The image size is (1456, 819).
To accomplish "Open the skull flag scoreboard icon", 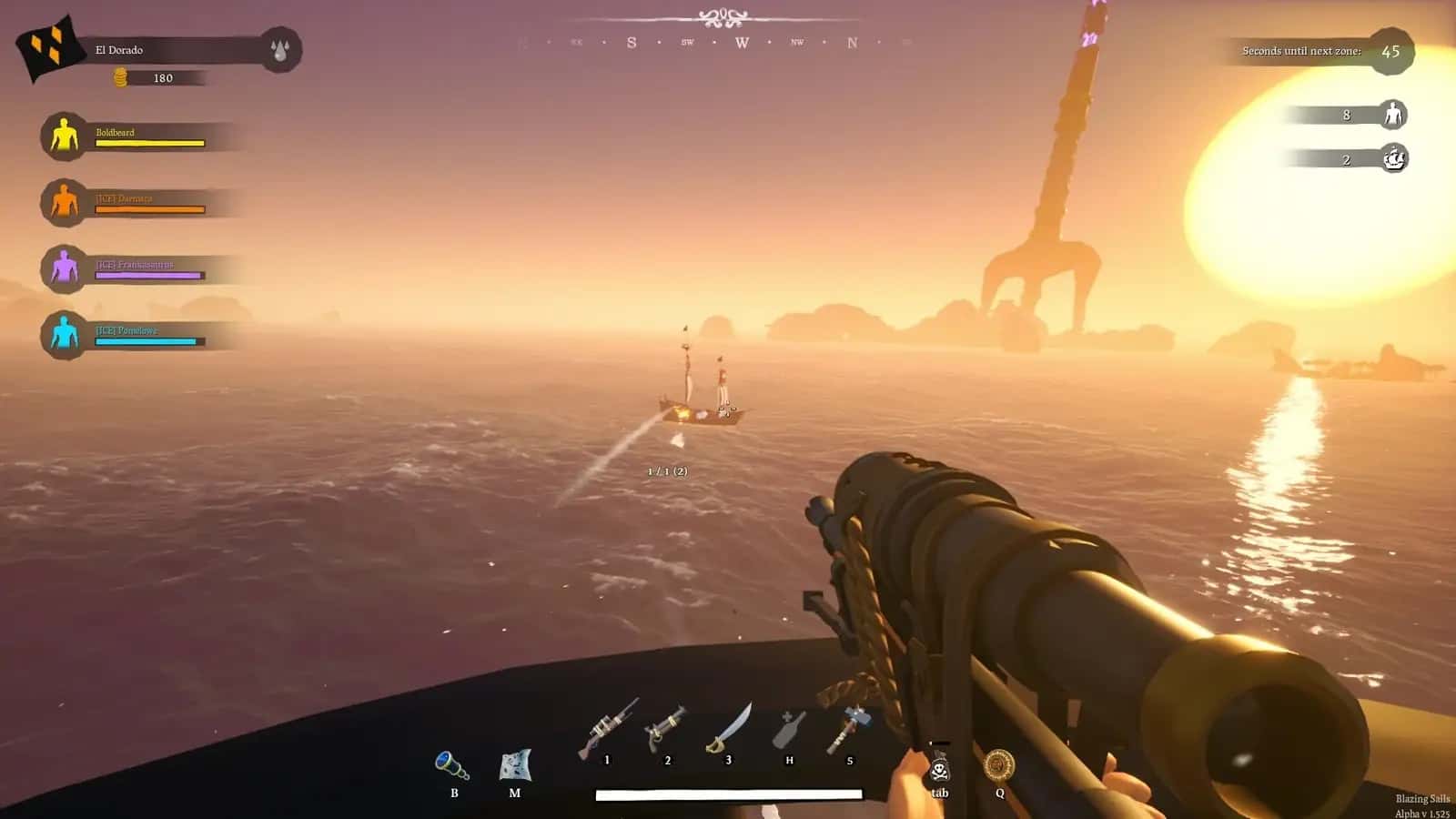I will pos(939,769).
